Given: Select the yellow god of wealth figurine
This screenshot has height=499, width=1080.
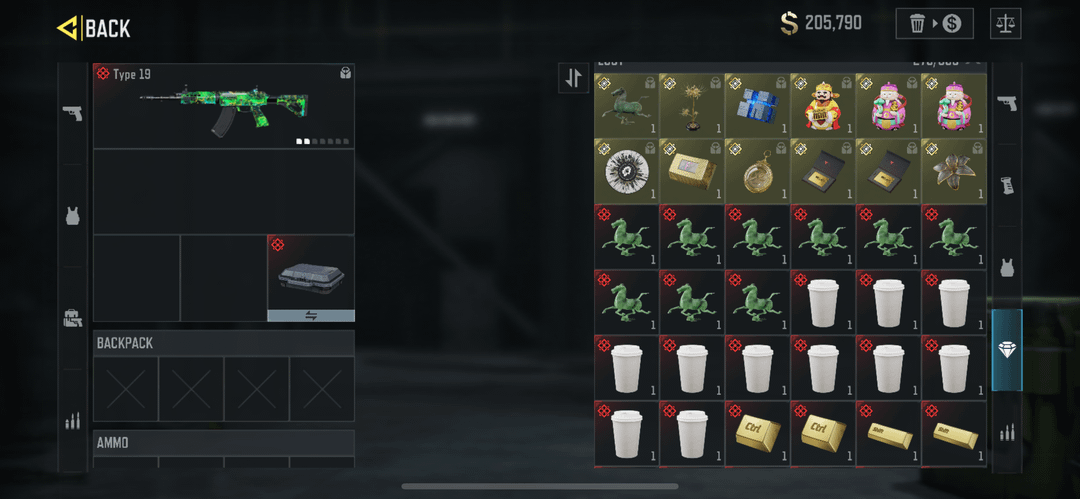Looking at the screenshot, I should pos(823,105).
